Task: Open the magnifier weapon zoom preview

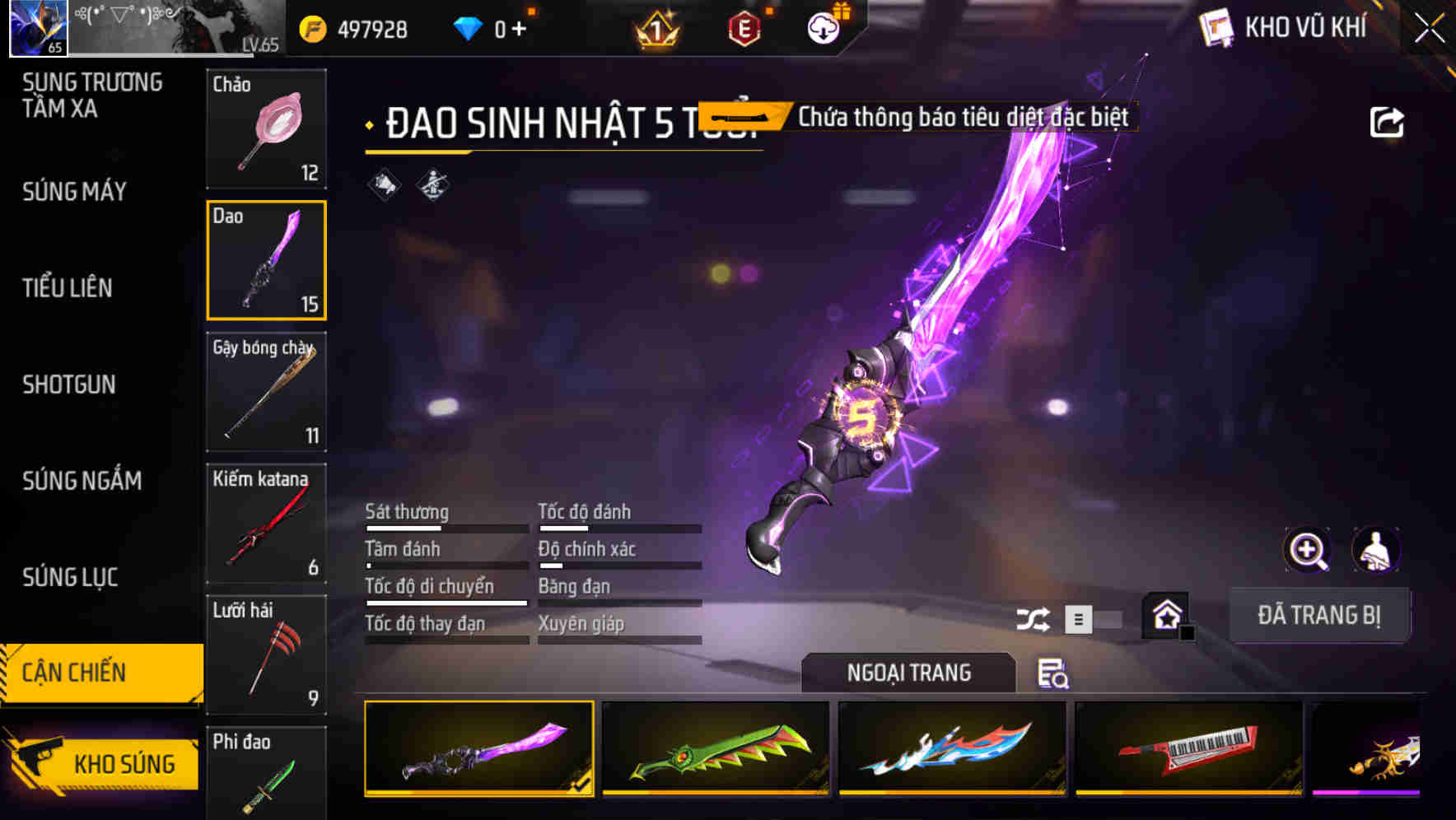Action: (x=1308, y=550)
